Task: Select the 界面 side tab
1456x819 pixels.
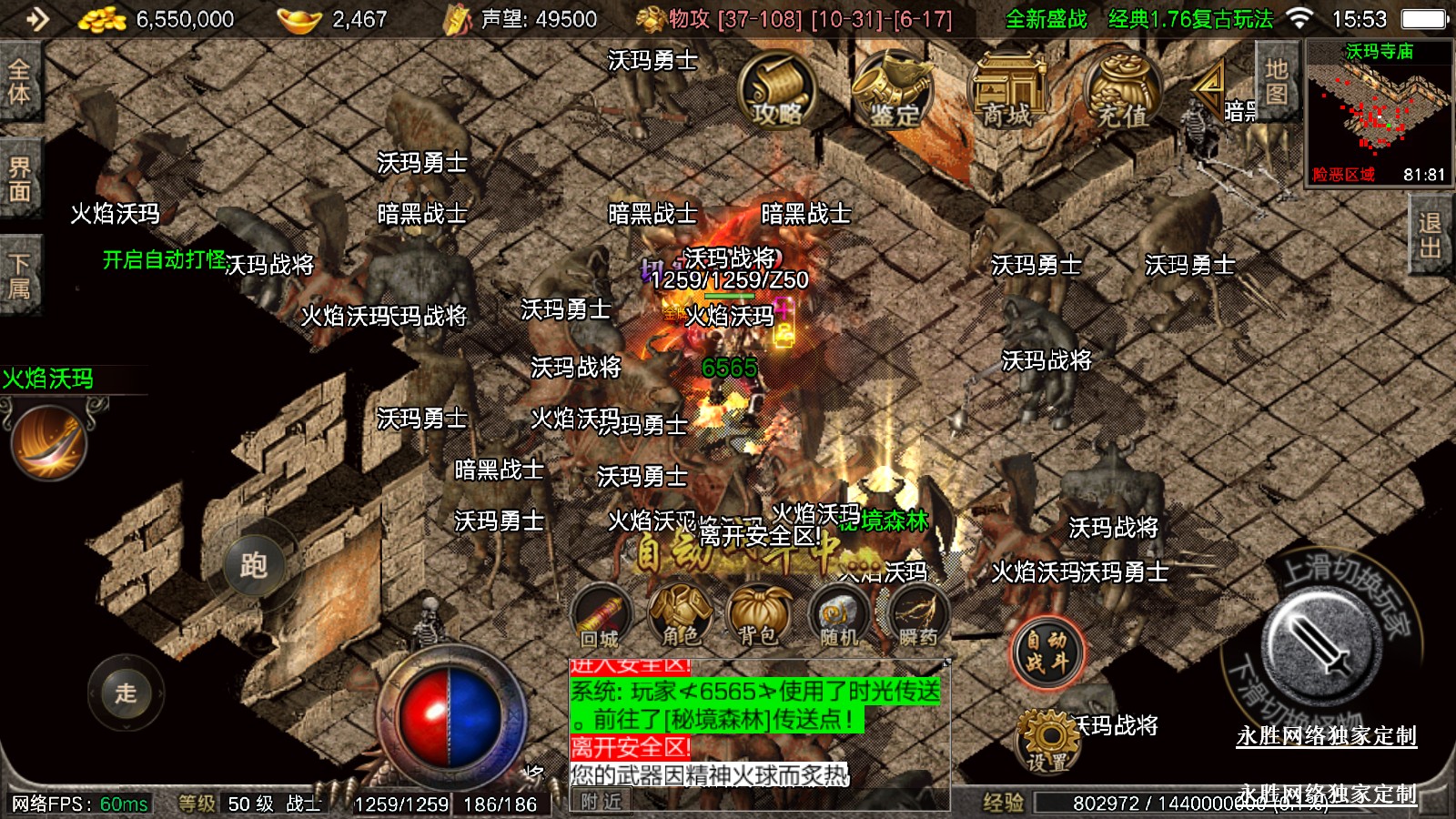Action: click(x=19, y=179)
